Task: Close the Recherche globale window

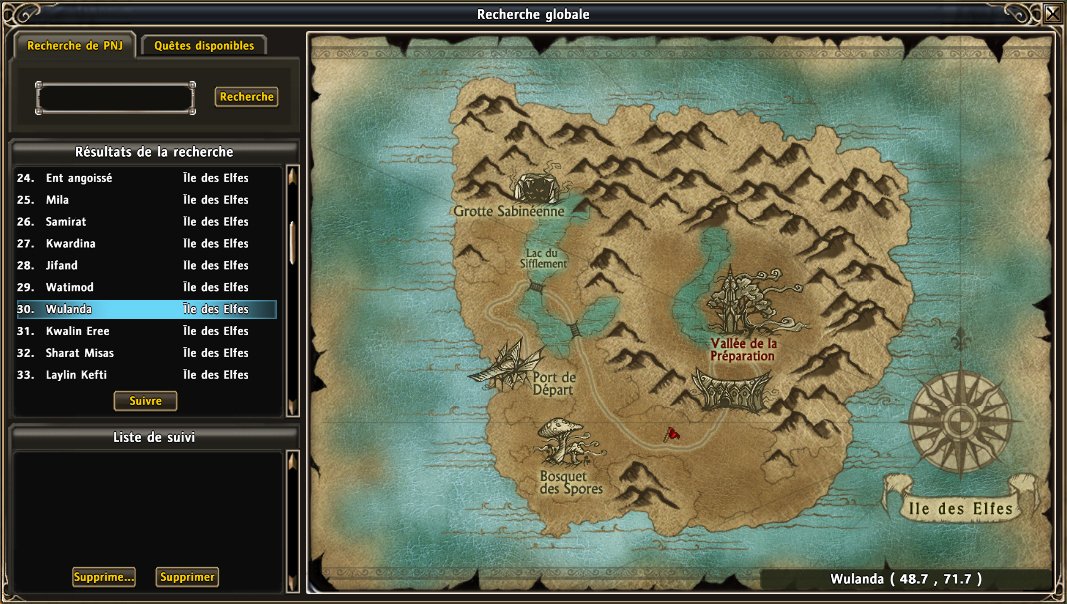Action: [1053, 14]
